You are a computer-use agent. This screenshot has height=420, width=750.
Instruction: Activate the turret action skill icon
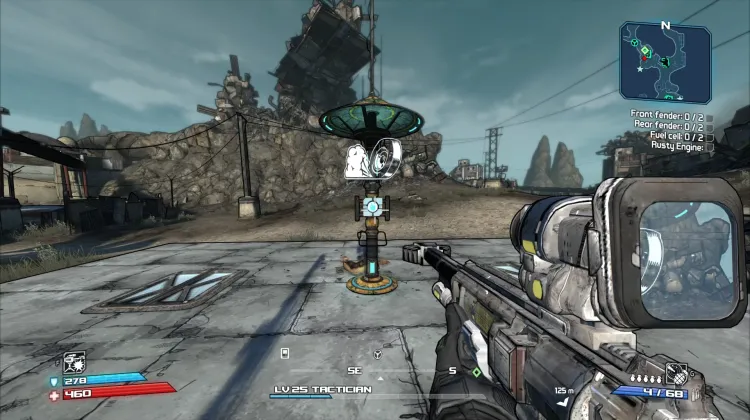coord(73,362)
